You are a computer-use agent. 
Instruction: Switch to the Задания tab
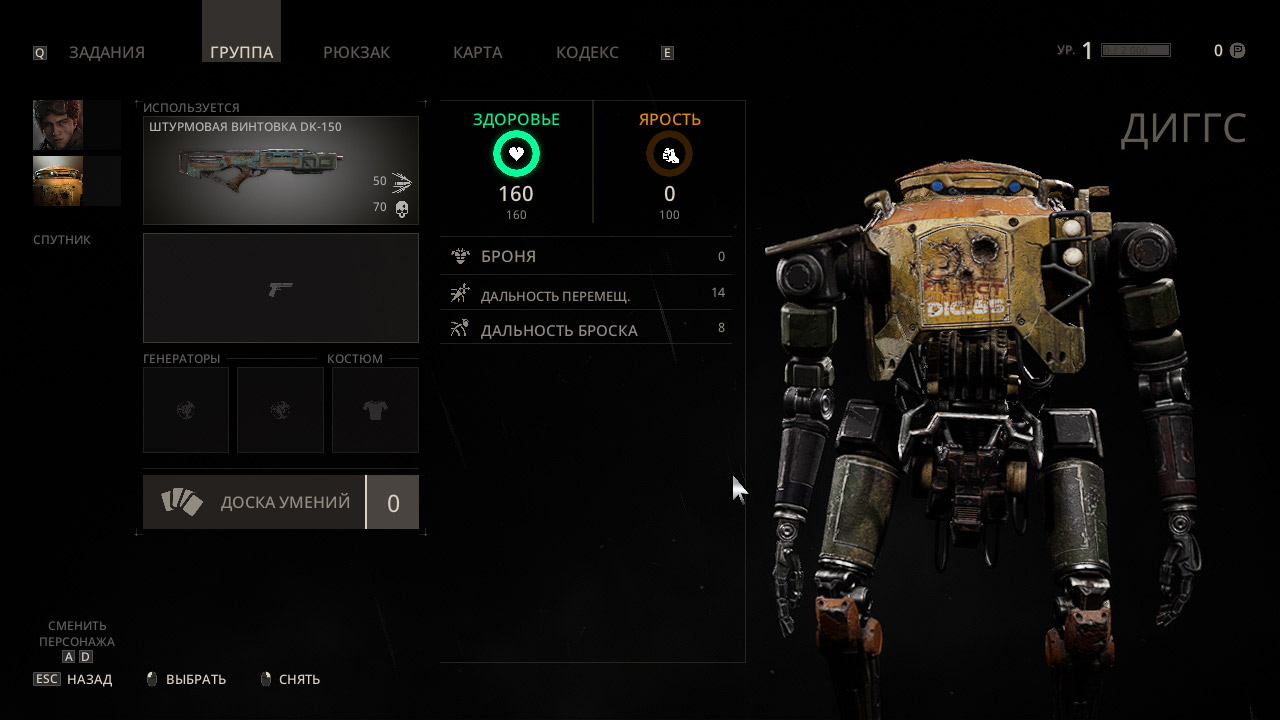pyautogui.click(x=106, y=53)
